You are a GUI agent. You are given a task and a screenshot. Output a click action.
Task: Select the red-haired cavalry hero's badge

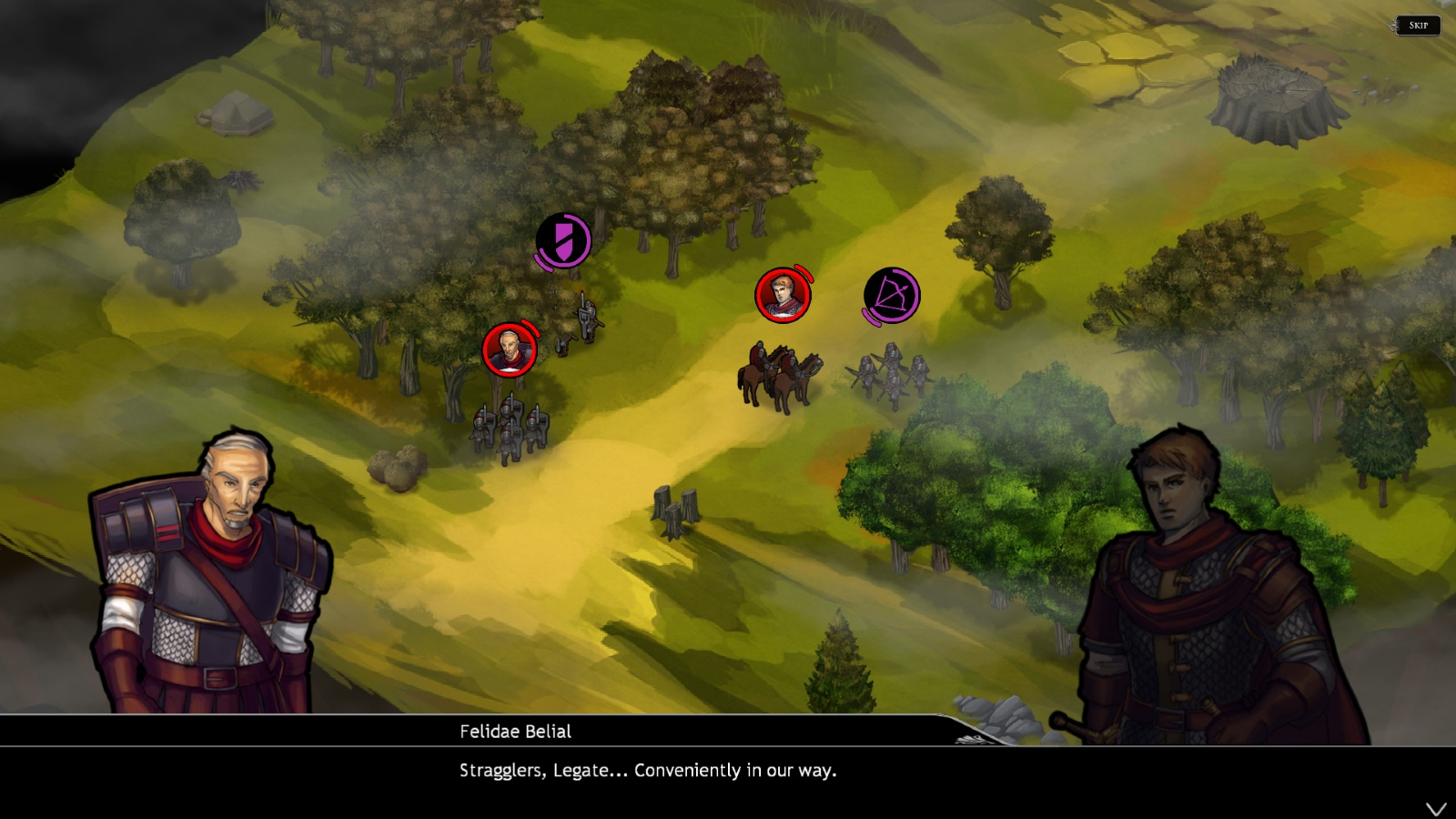coord(783,295)
